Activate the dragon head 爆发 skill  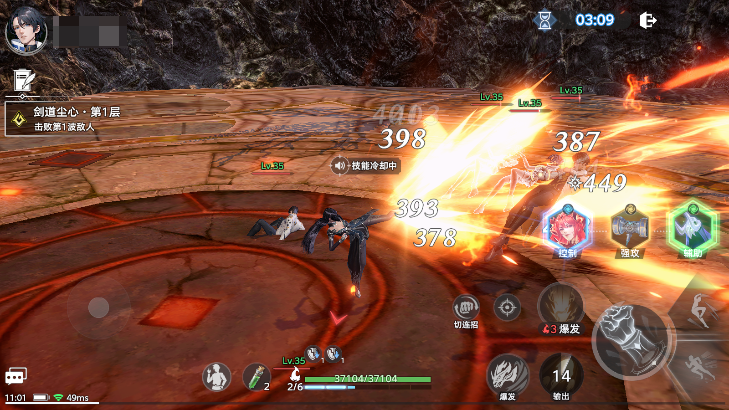507,374
